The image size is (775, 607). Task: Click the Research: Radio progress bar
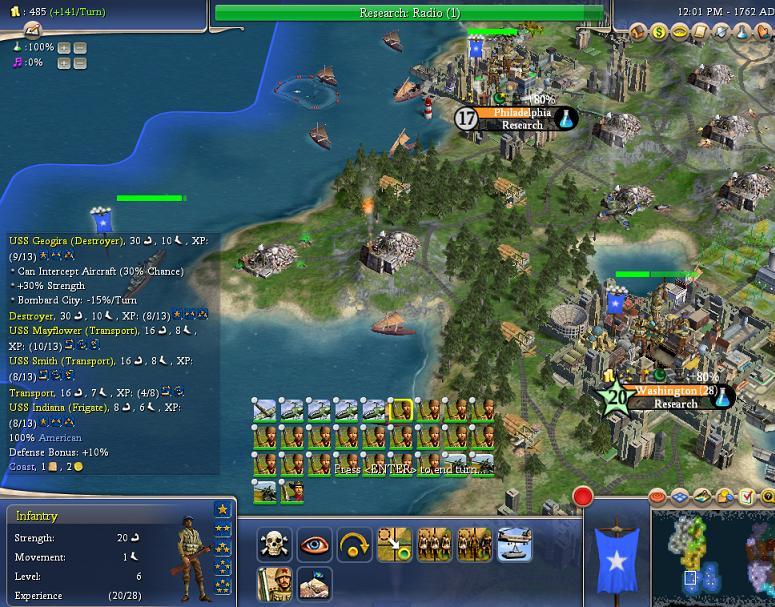click(x=410, y=13)
